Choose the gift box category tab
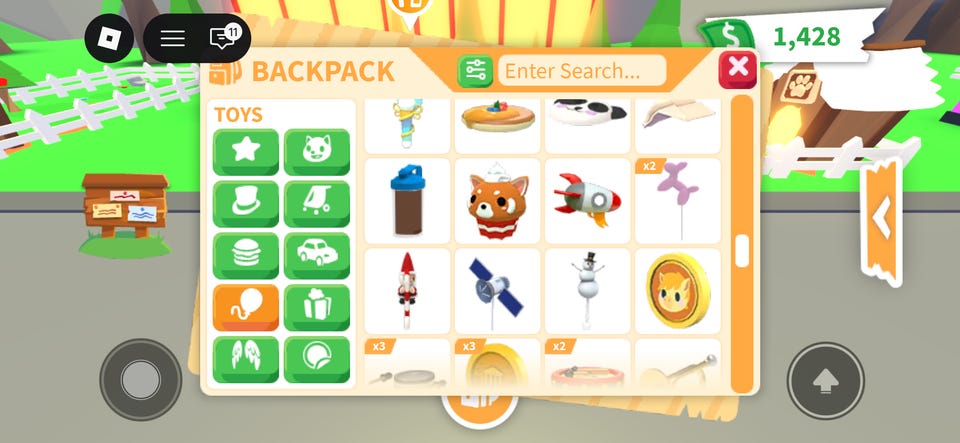 coord(317,308)
